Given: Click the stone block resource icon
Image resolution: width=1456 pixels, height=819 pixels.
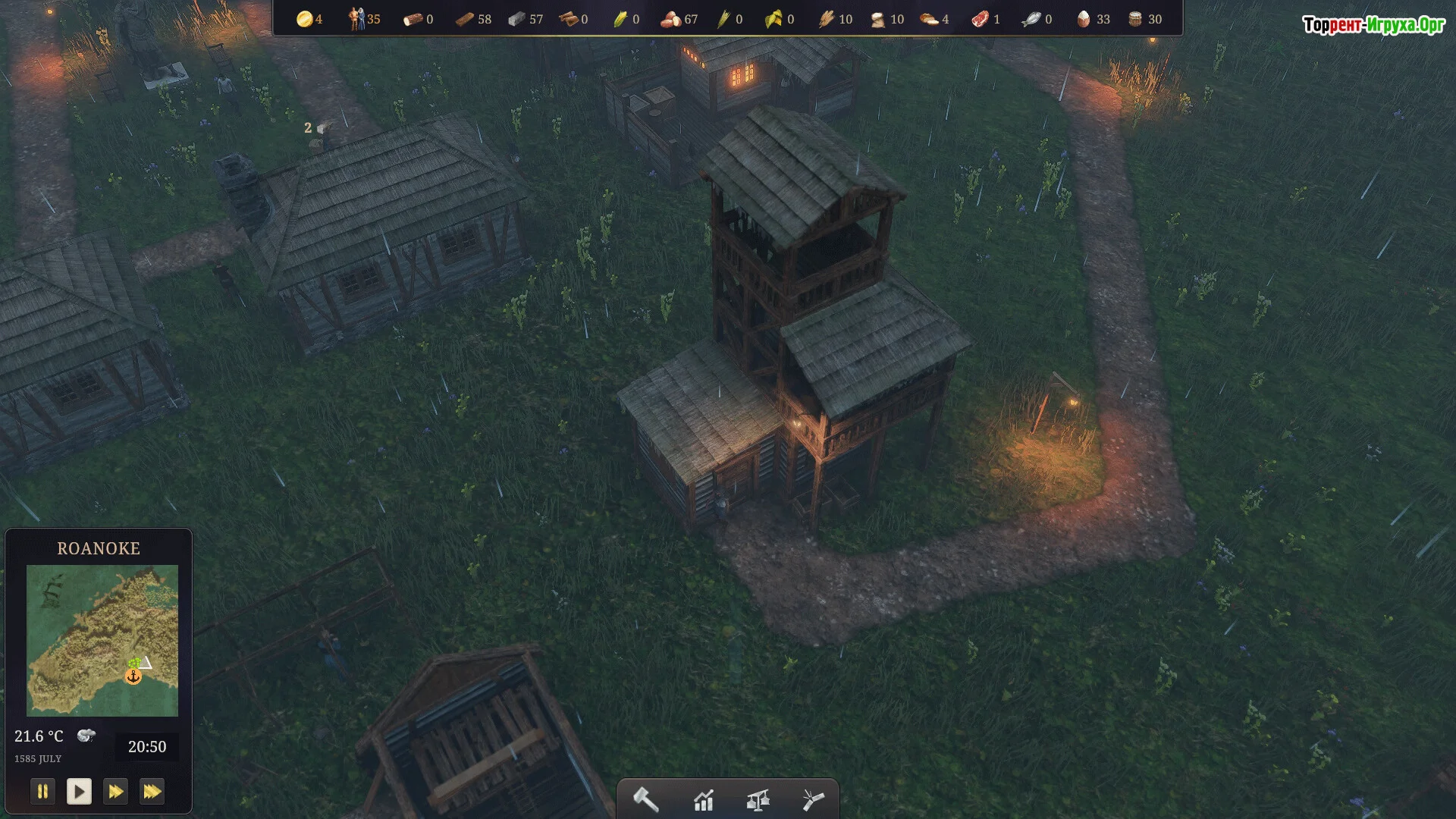Looking at the screenshot, I should click(x=516, y=19).
